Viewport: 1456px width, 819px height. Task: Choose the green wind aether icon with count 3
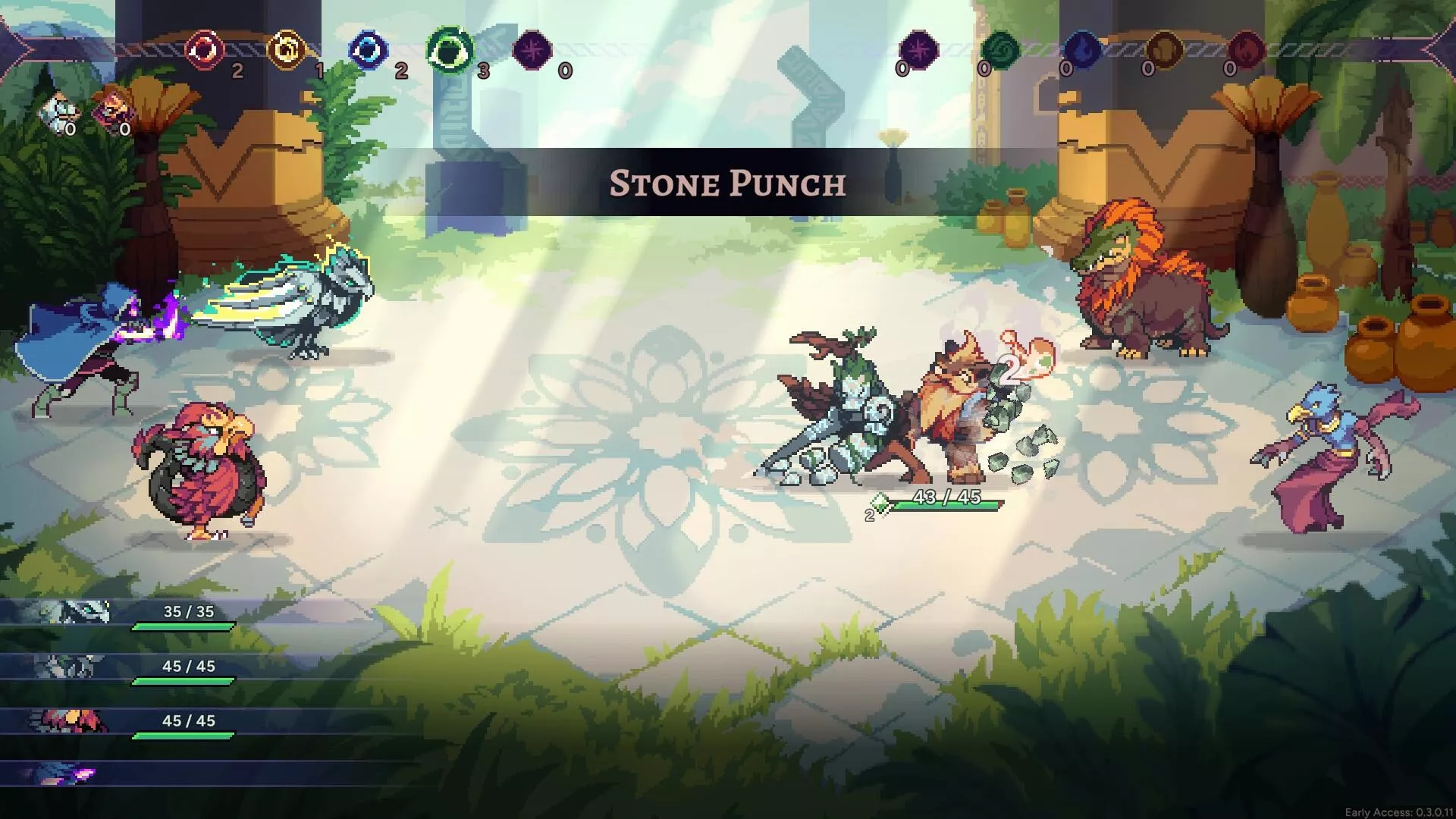[450, 51]
